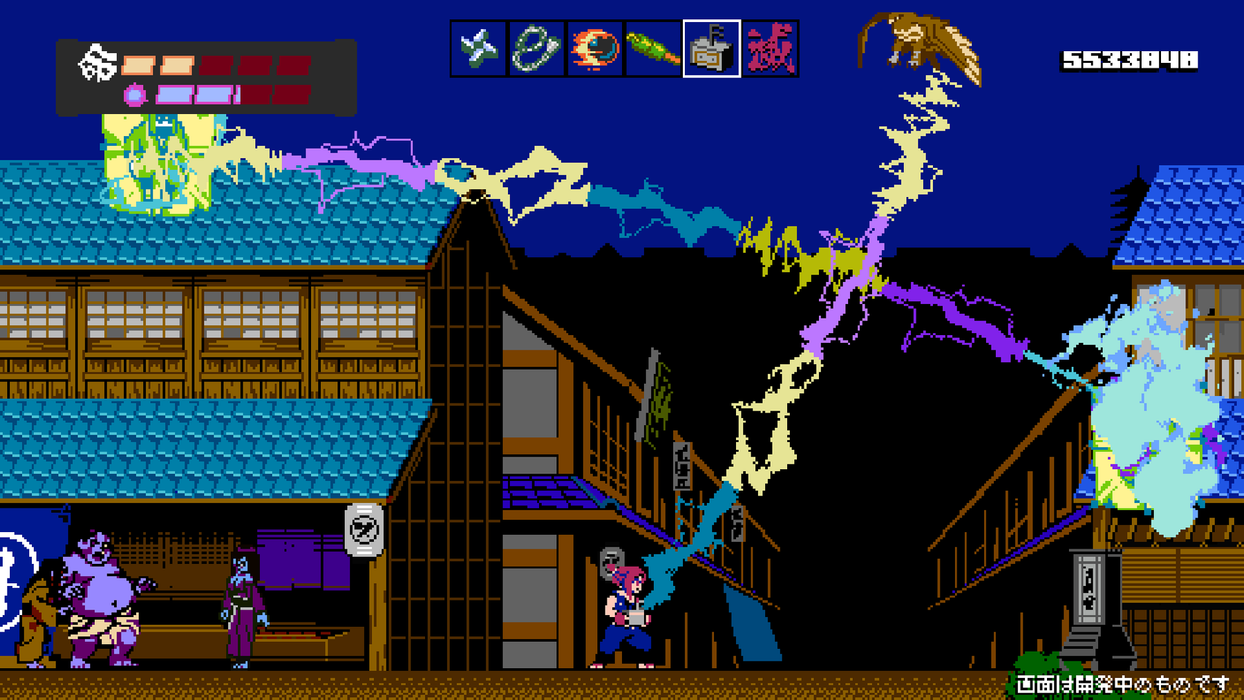
Task: Activate the red kanji special icon
Action: (x=770, y=48)
